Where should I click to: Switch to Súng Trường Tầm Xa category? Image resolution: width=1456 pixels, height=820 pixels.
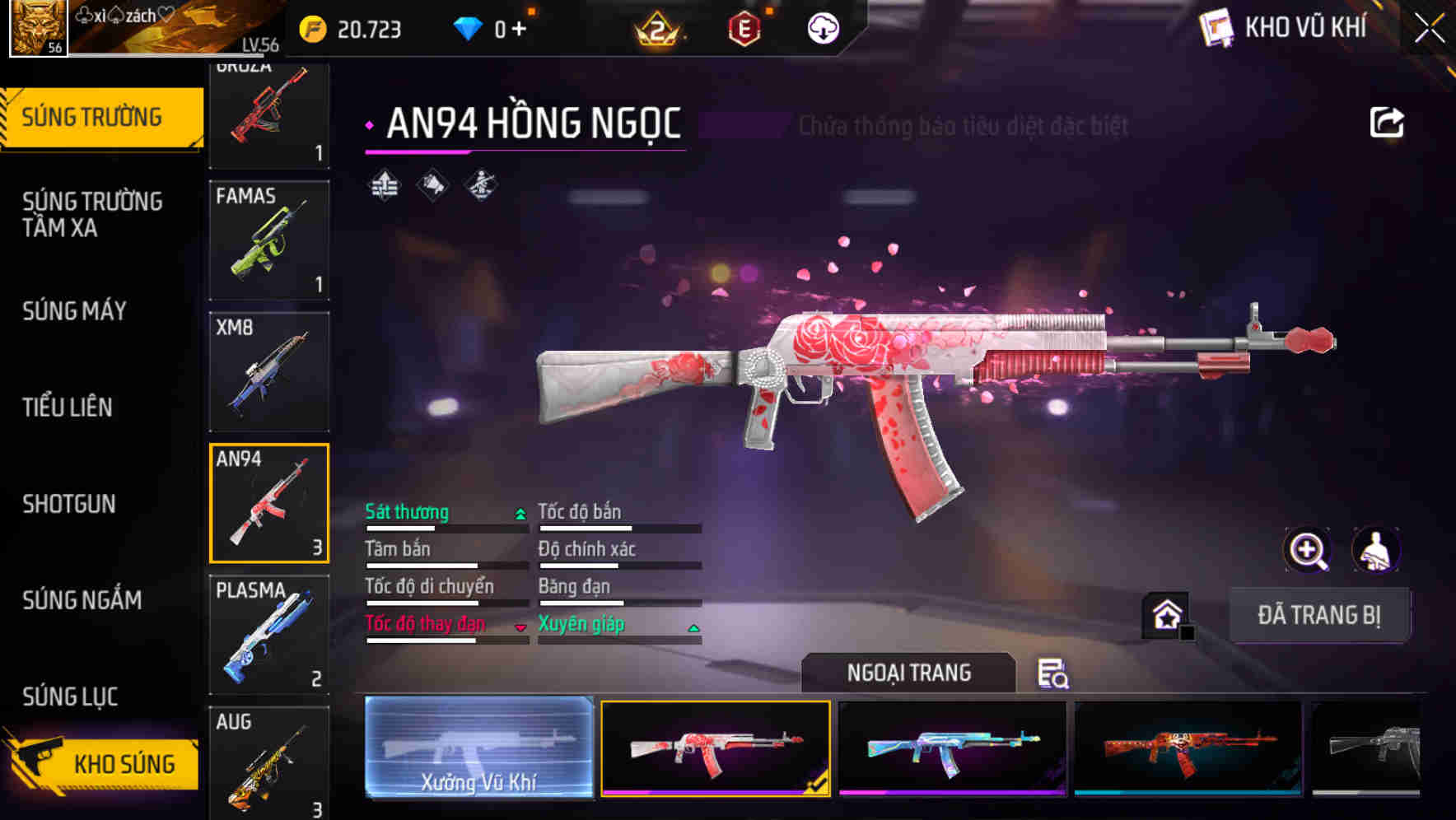tap(92, 214)
